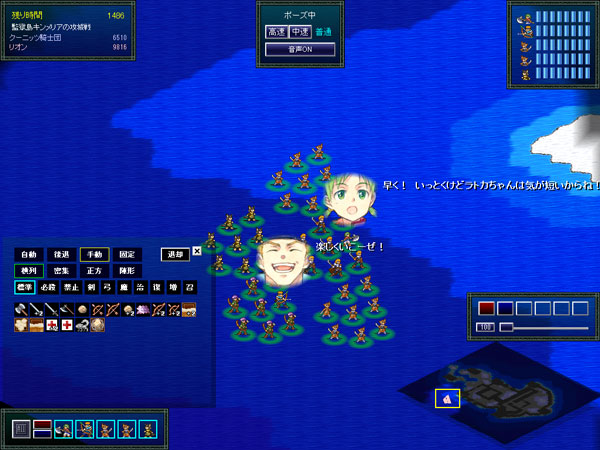
Task: Click the red color box above the slider
Action: (487, 308)
